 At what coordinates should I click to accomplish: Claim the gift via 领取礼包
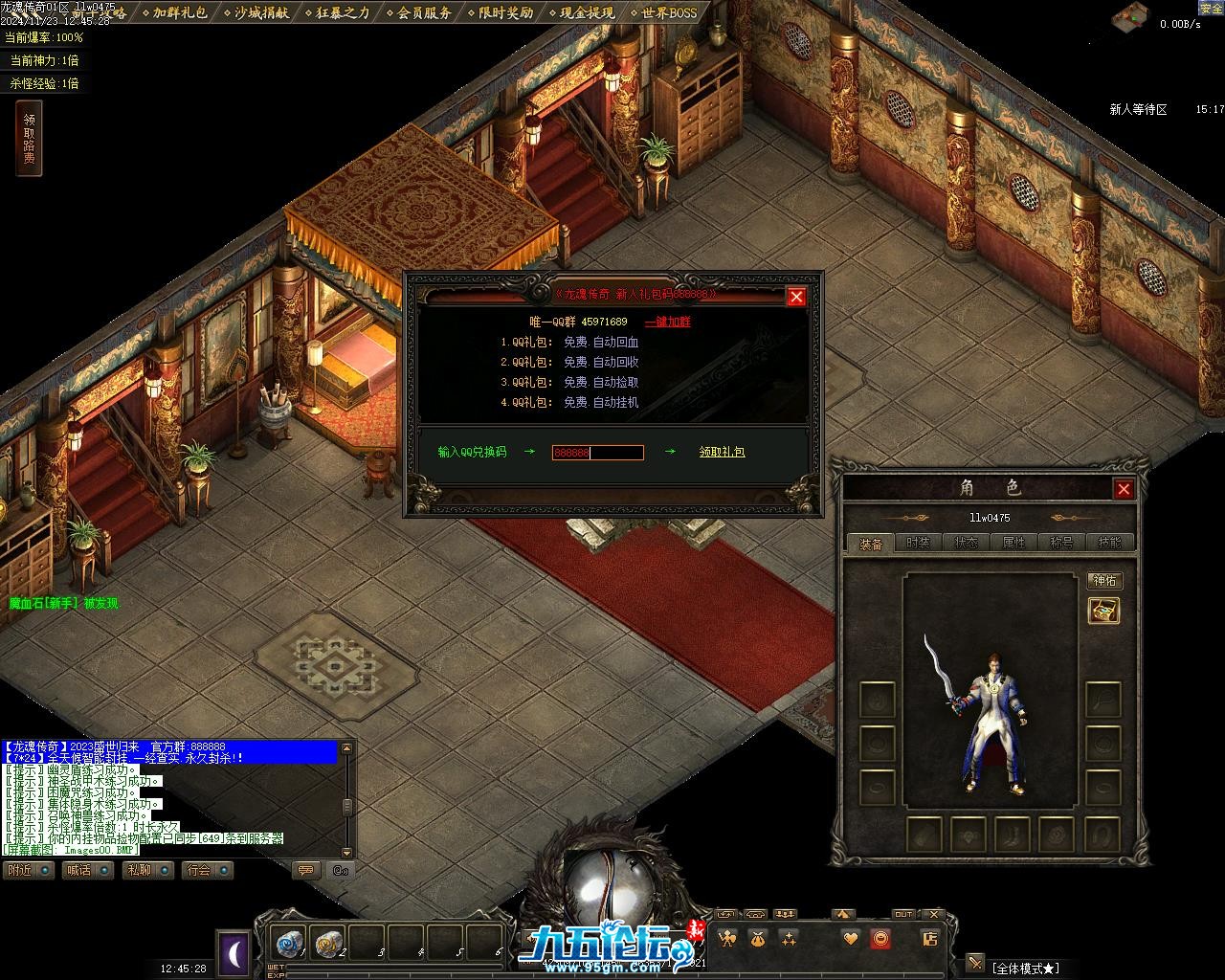tap(722, 452)
